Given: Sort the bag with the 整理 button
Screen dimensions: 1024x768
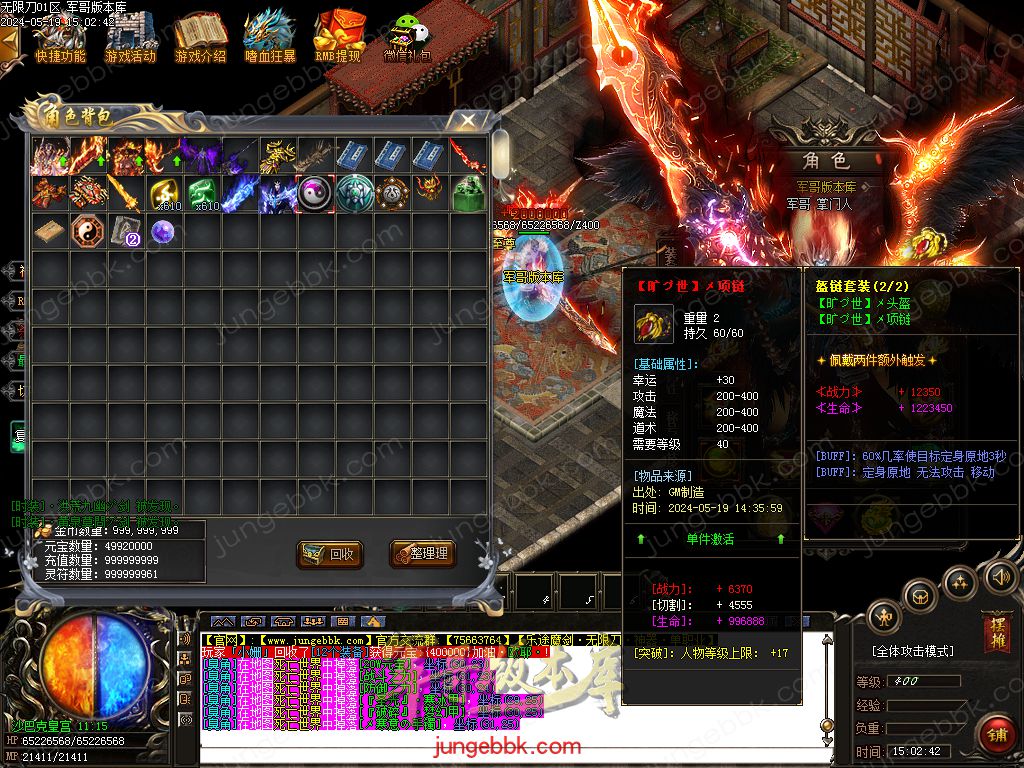Looking at the screenshot, I should 419,553.
